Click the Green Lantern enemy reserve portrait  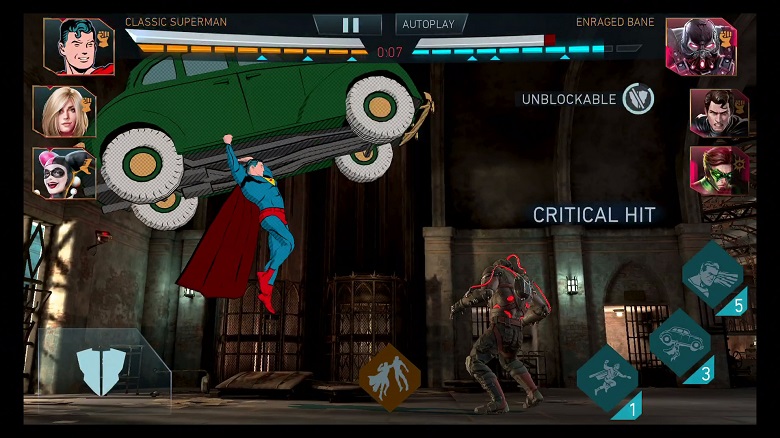[718, 170]
